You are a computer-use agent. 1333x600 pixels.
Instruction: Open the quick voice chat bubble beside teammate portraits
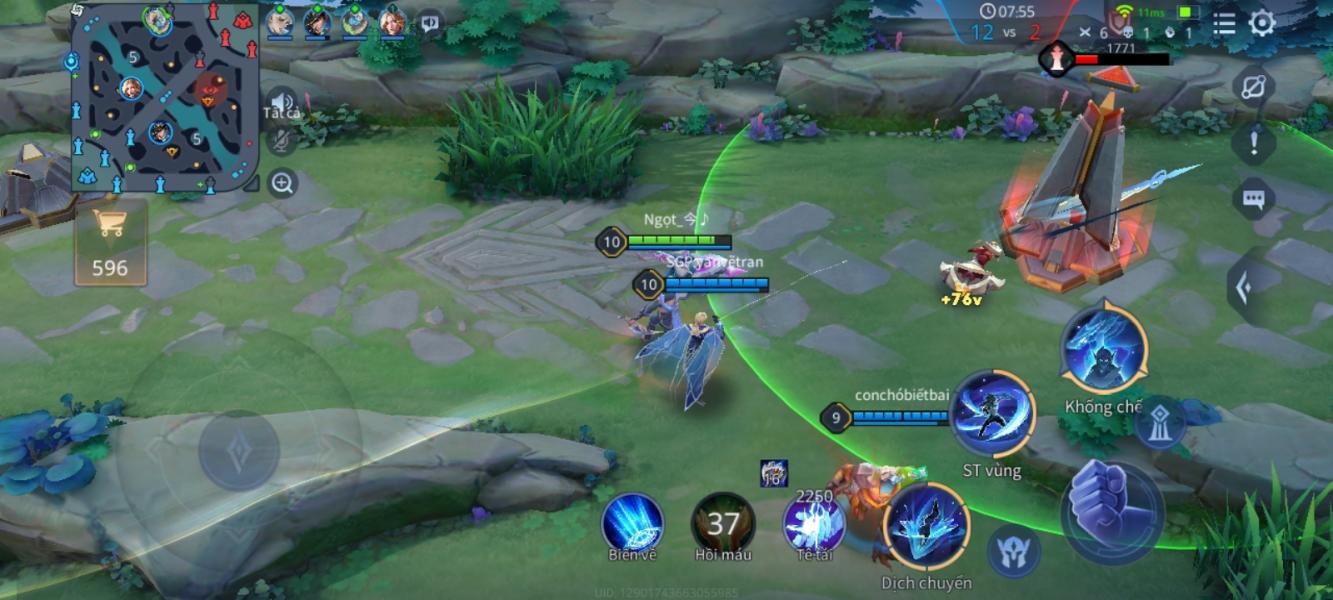point(430,22)
